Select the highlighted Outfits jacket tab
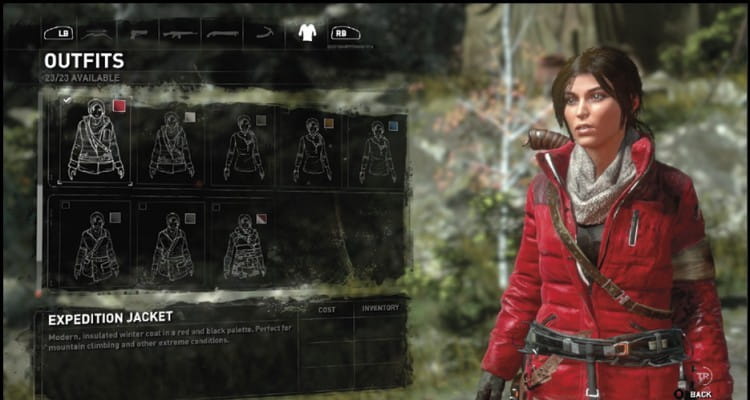 (307, 33)
